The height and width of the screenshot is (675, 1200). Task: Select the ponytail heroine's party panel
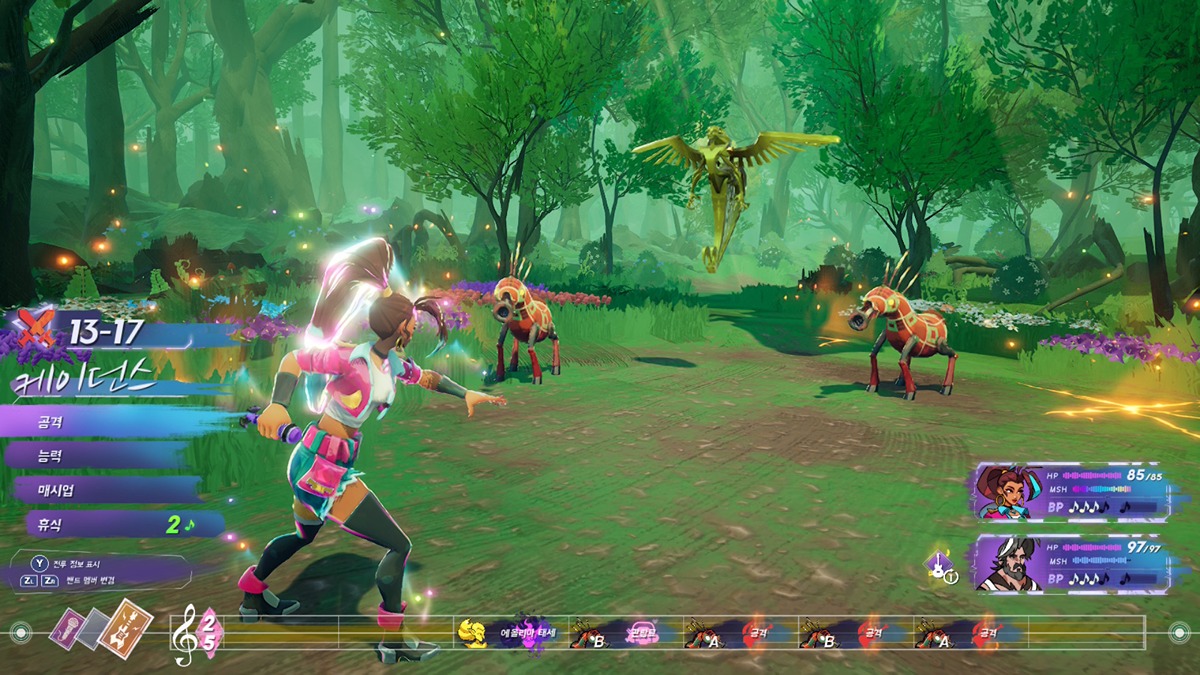pos(1070,492)
